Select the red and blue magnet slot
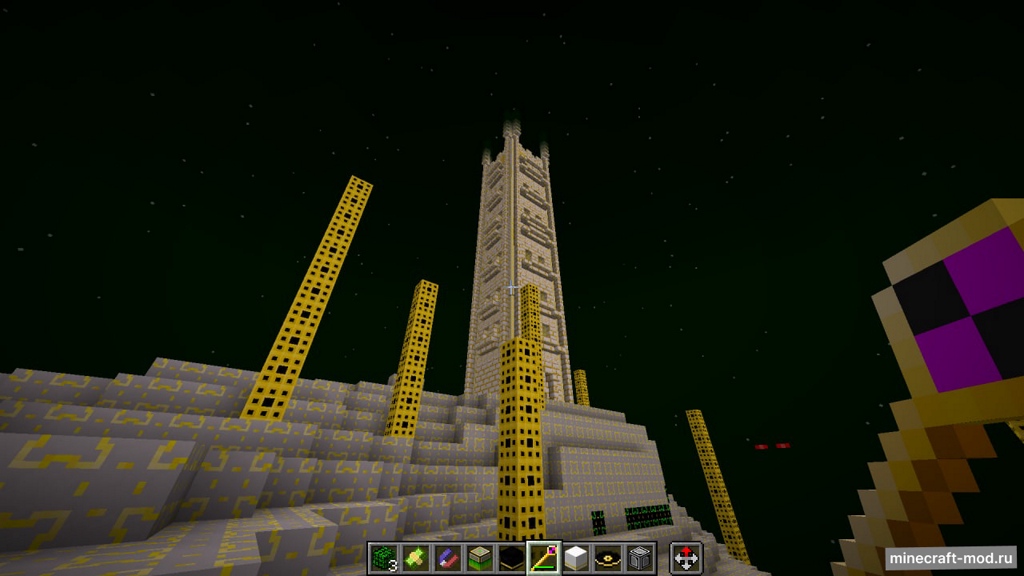1024x576 pixels. (x=447, y=558)
